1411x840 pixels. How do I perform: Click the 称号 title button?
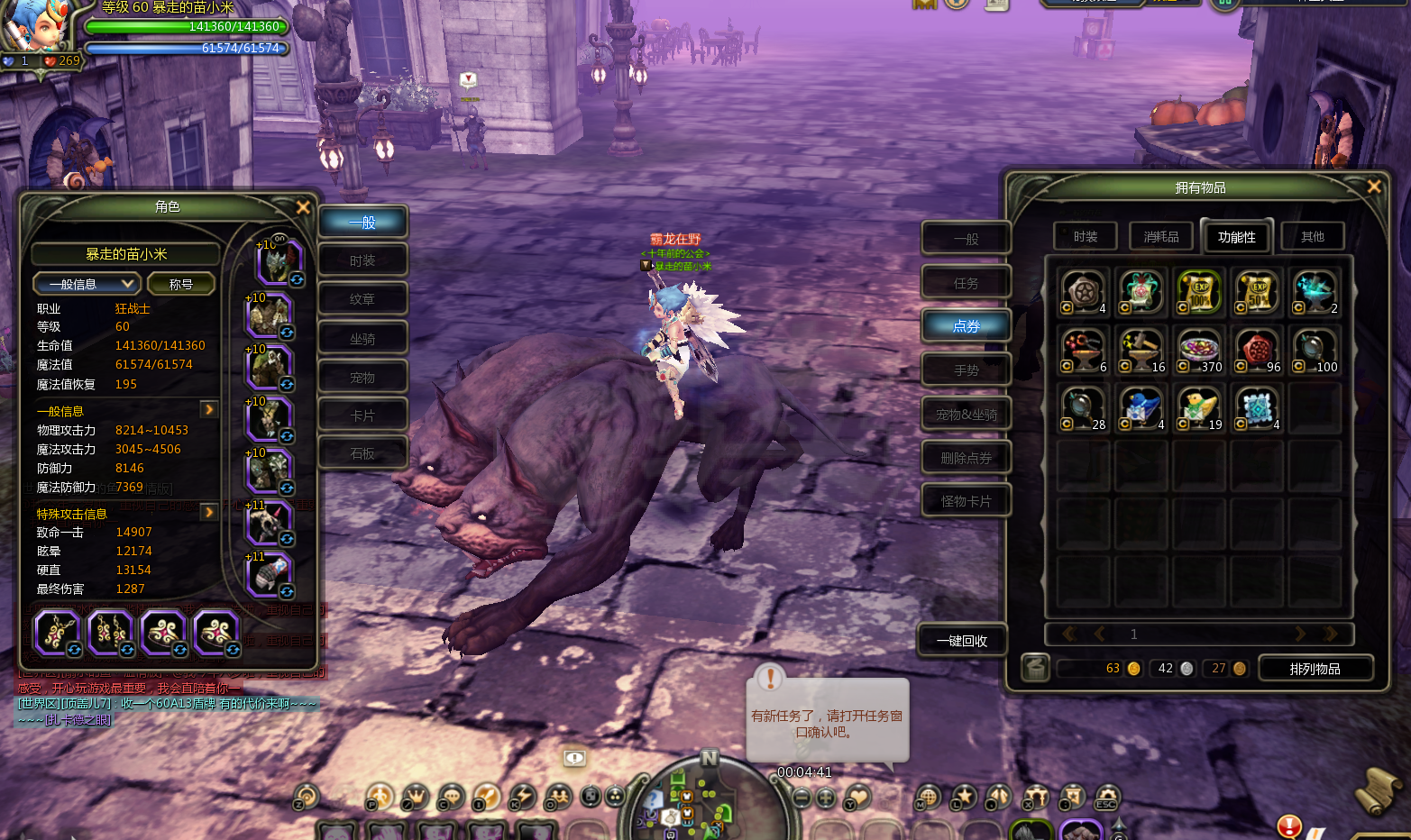coord(181,284)
